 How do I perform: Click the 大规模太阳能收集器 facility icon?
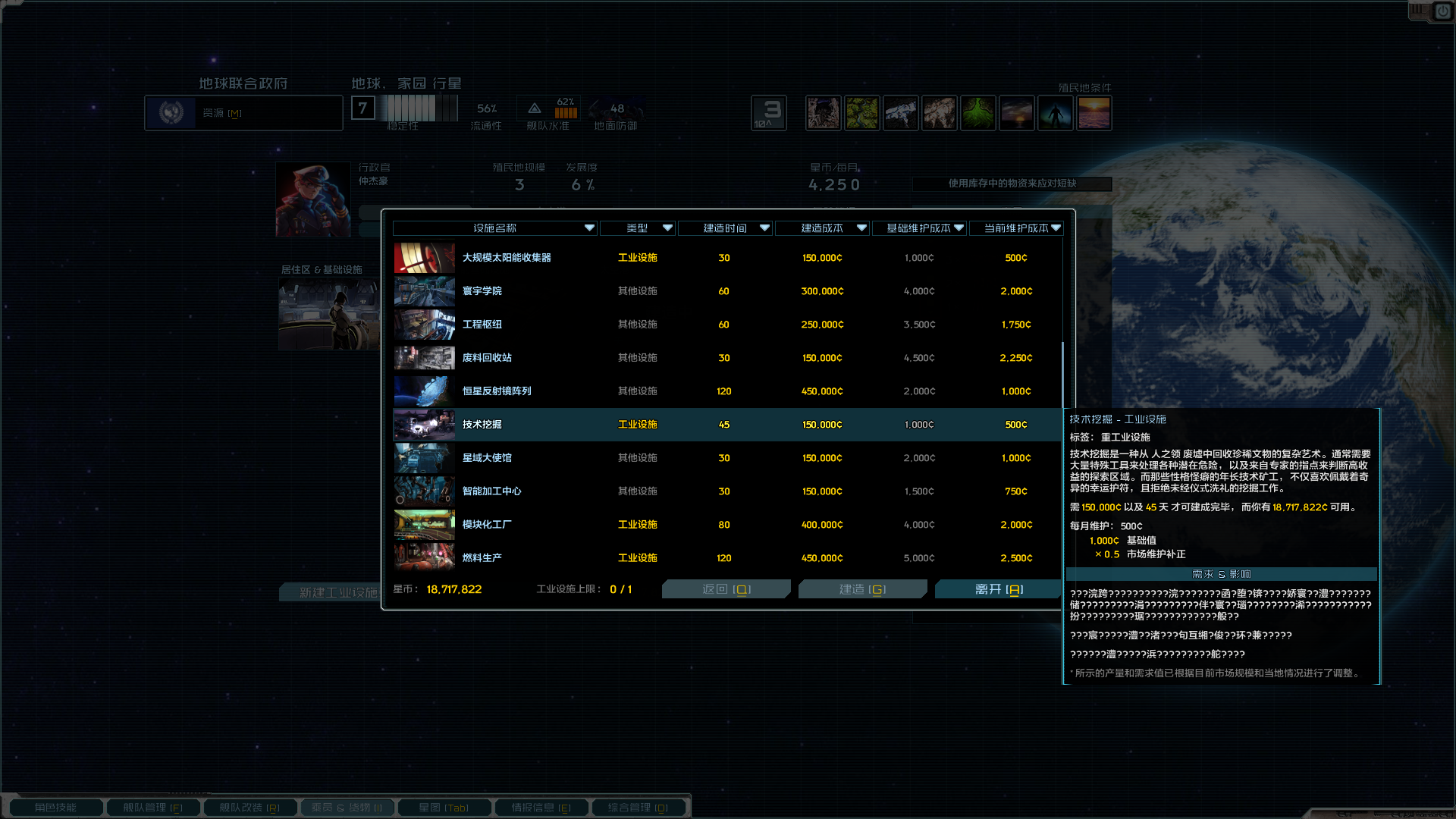(423, 257)
